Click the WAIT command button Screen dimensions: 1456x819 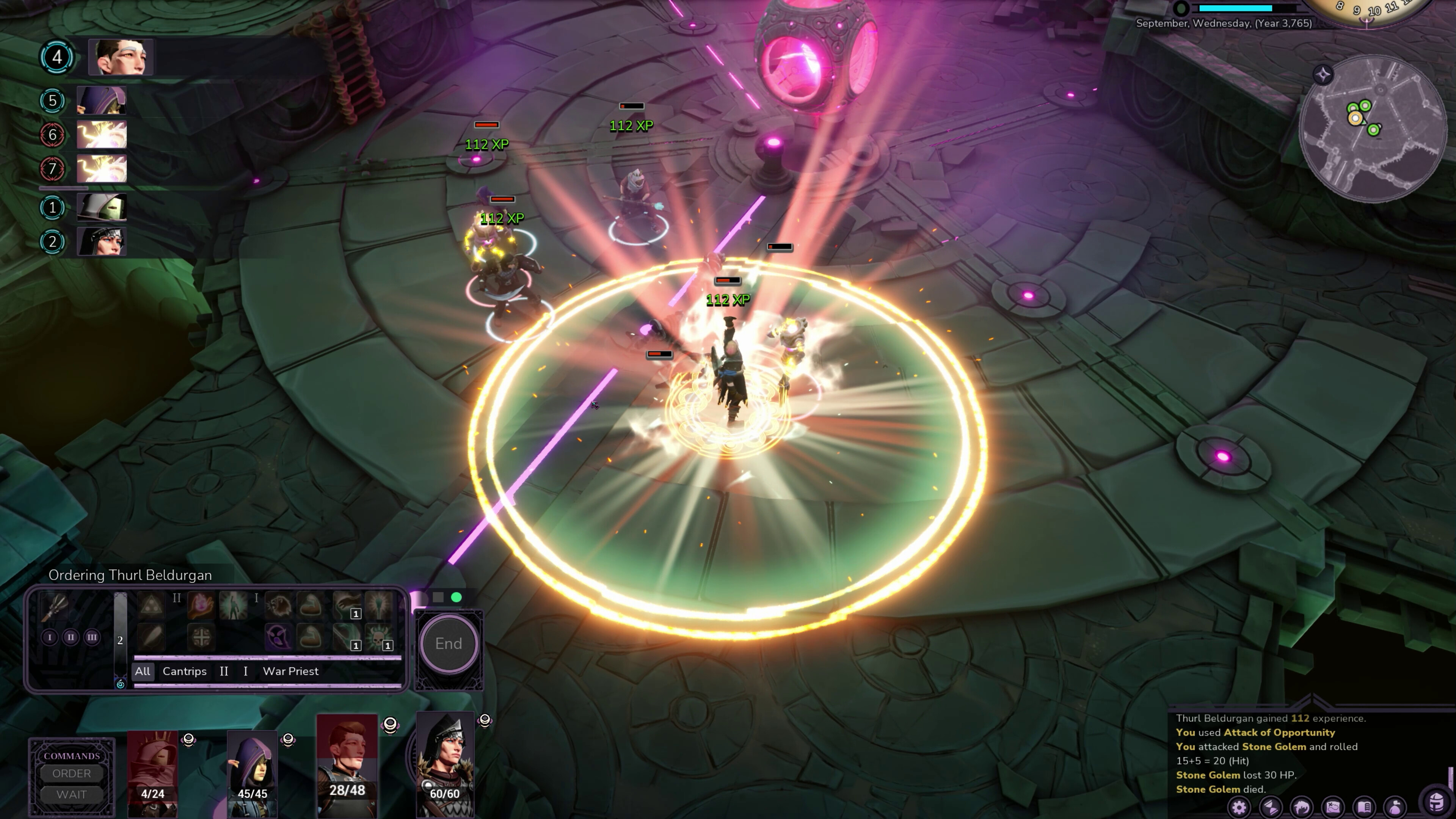point(71,794)
